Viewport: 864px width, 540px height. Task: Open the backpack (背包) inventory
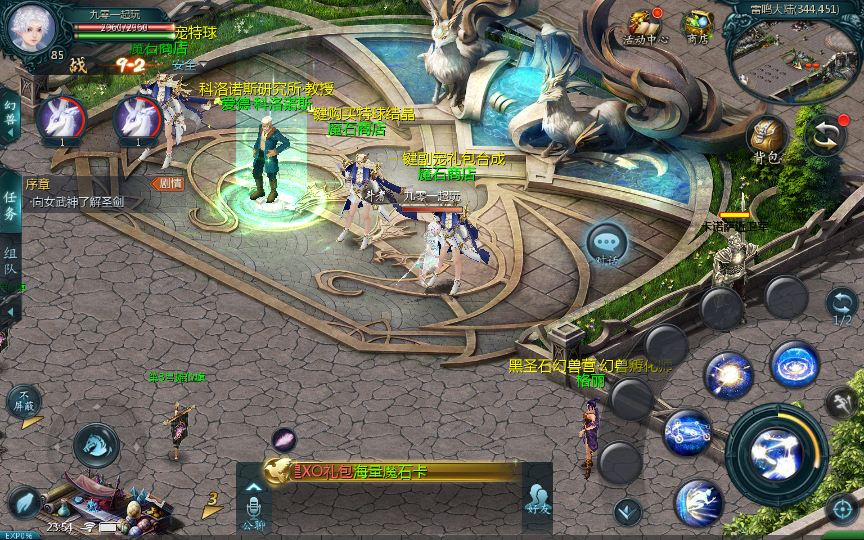pyautogui.click(x=767, y=139)
